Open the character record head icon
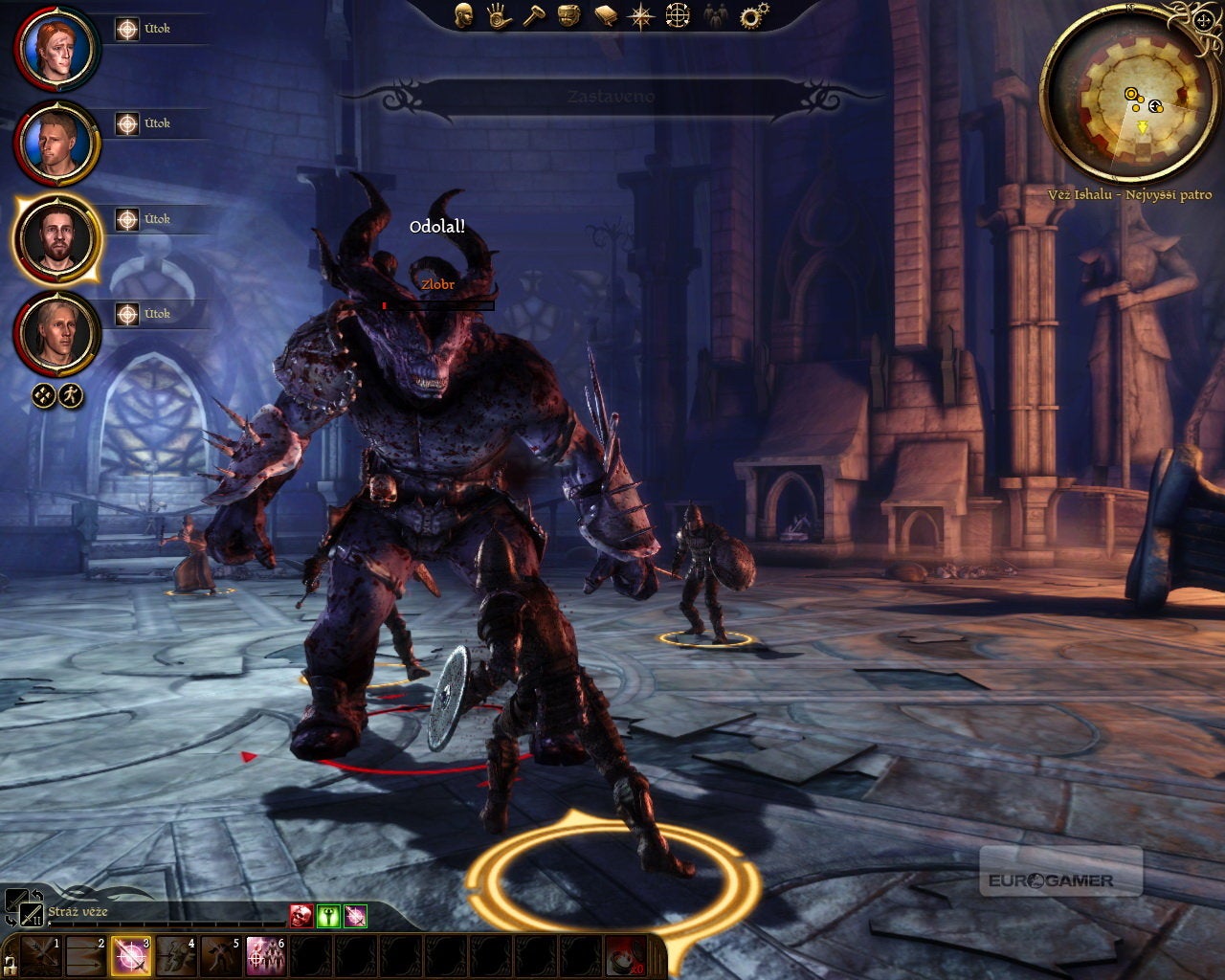This screenshot has width=1225, height=980. (x=464, y=15)
